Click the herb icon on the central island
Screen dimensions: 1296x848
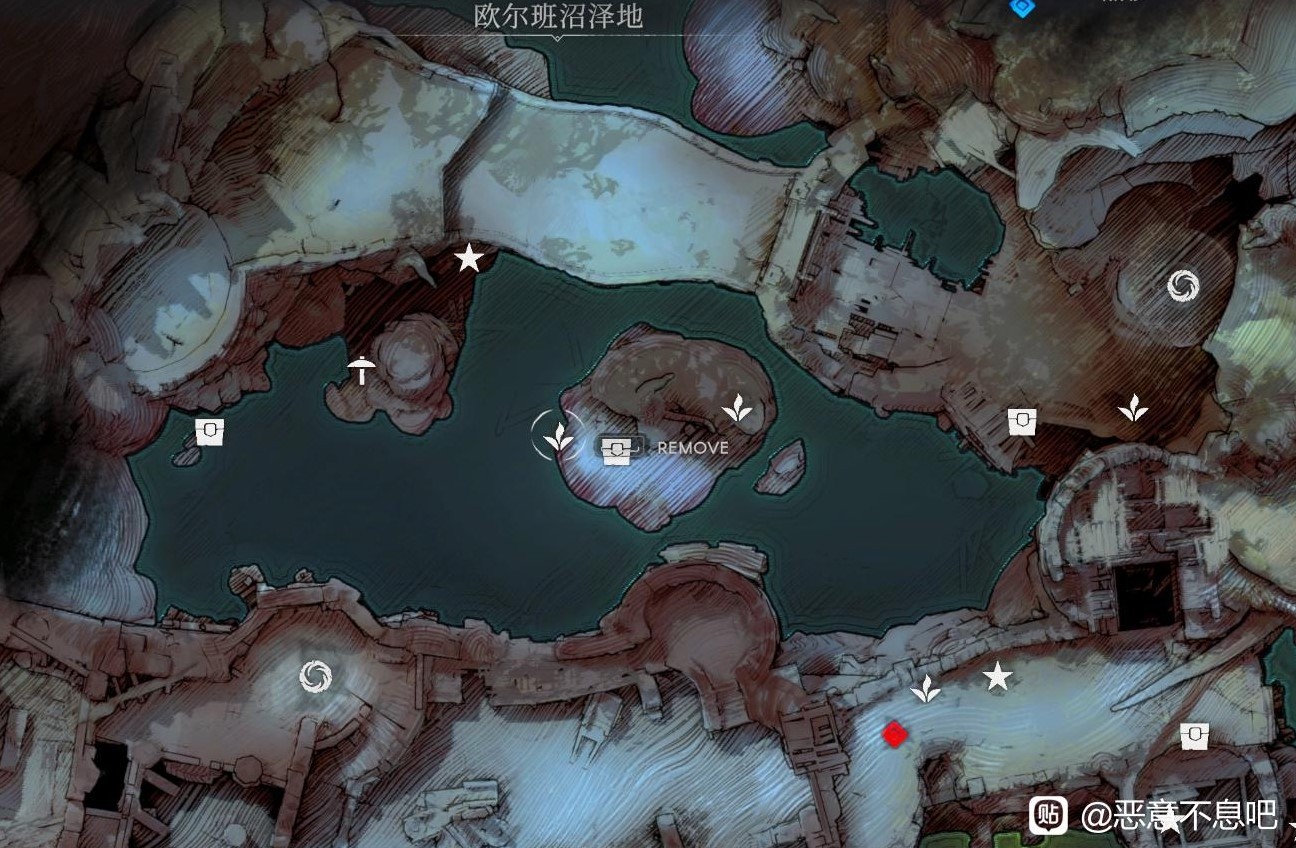(x=558, y=439)
